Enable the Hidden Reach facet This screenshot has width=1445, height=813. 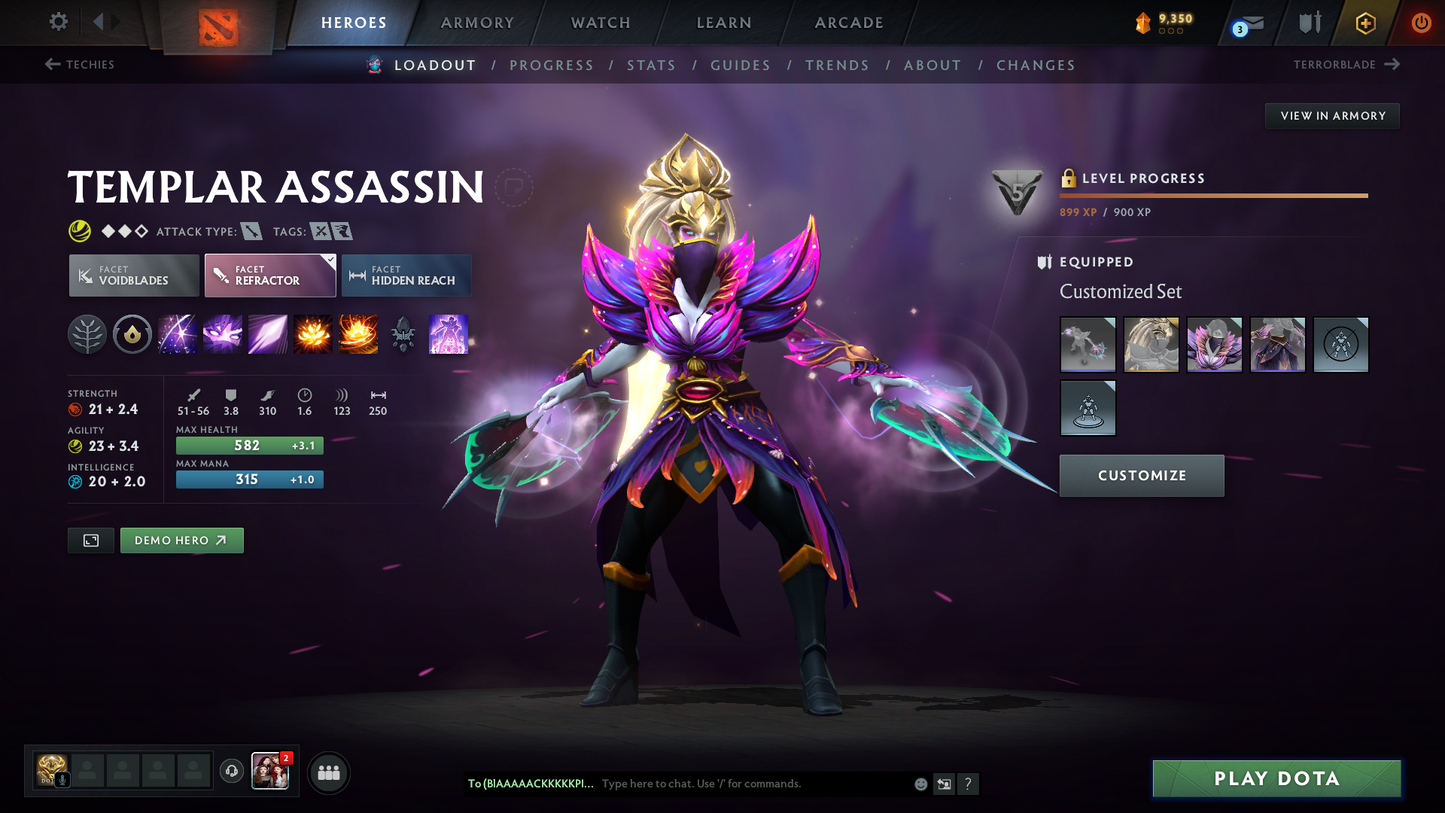(406, 275)
